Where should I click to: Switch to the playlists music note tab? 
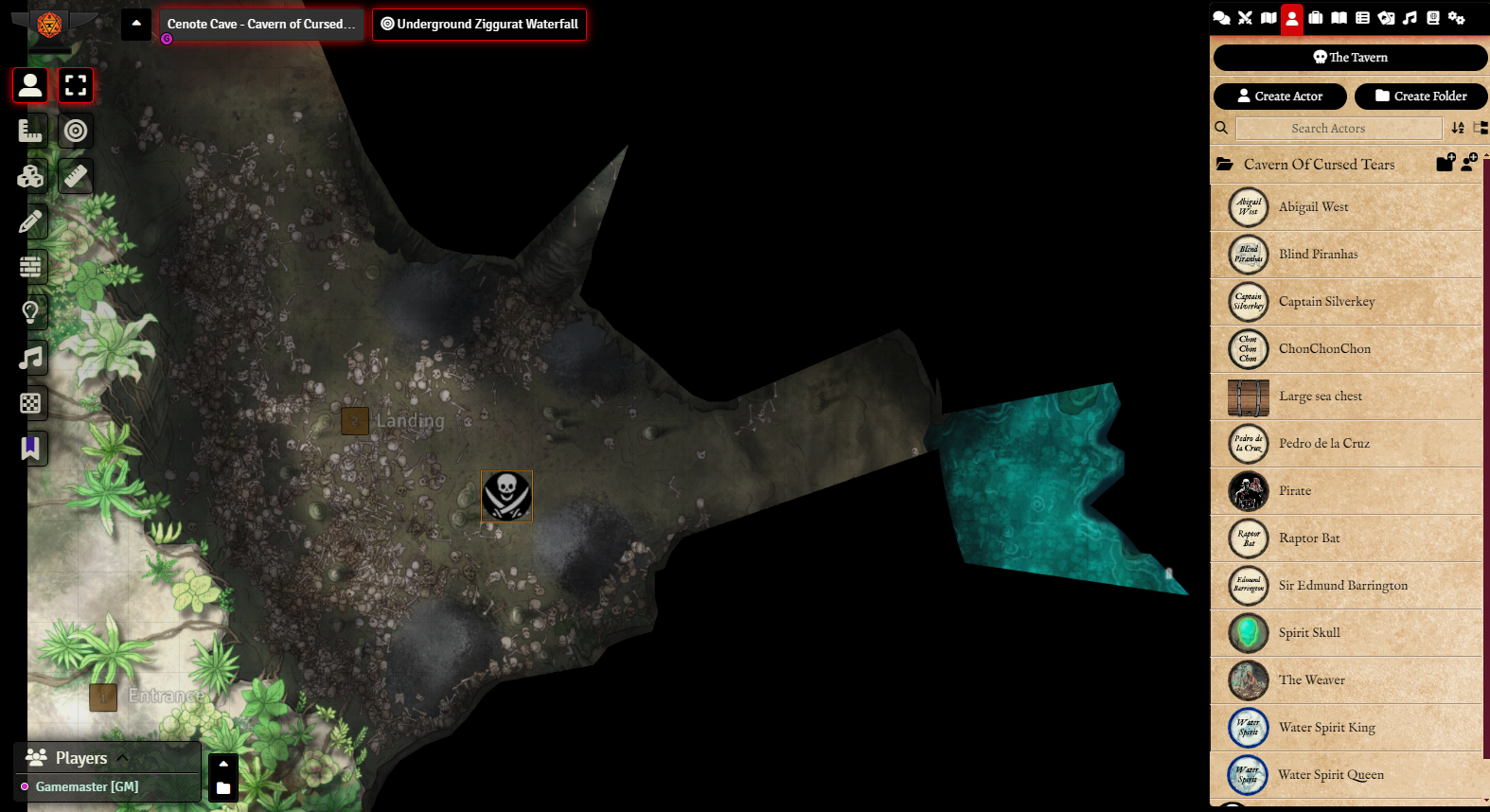click(x=1410, y=18)
